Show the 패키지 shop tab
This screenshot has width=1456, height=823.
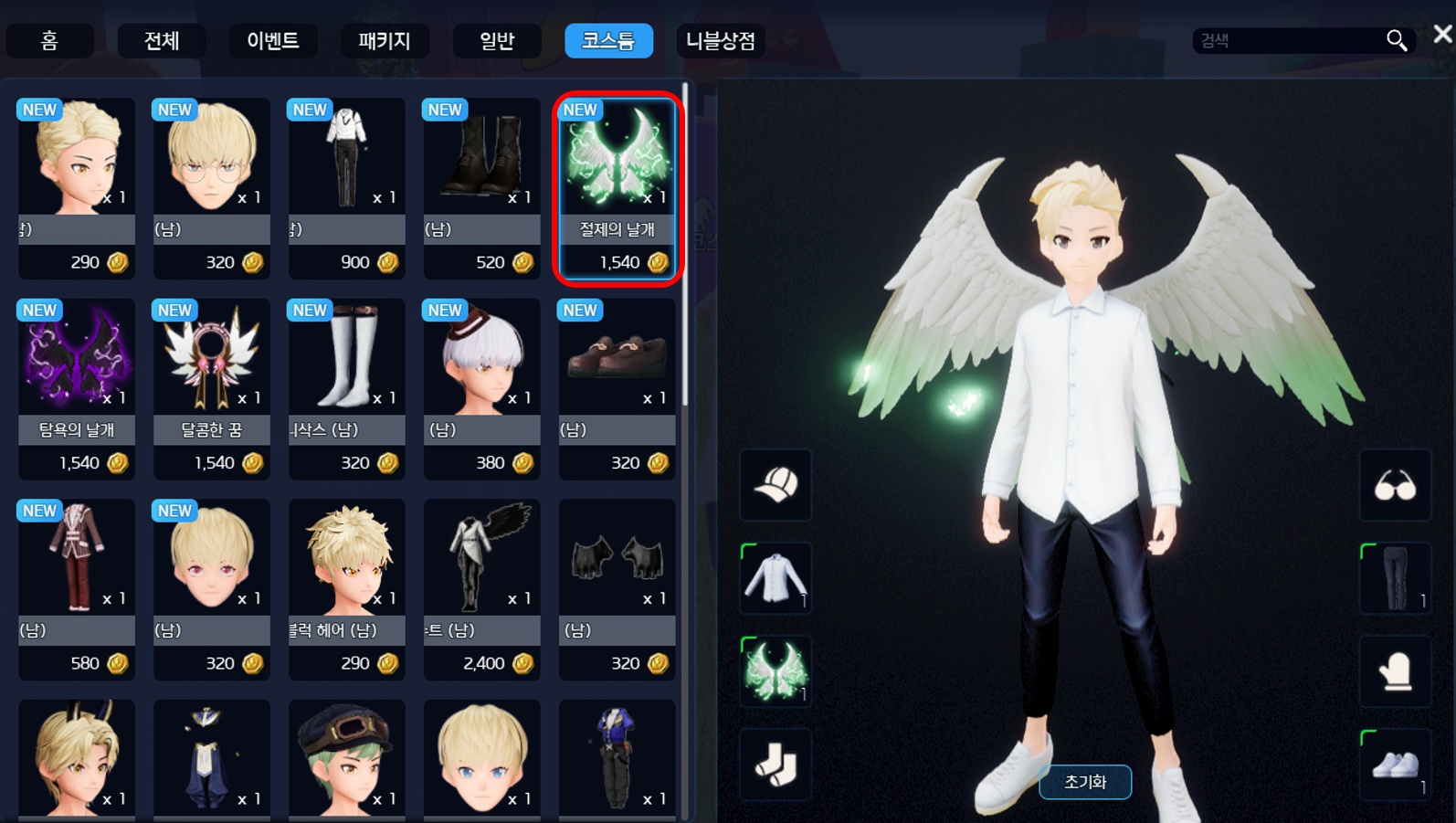(x=385, y=41)
